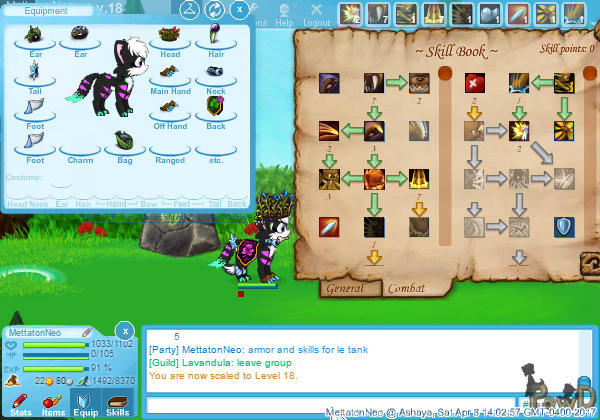This screenshot has height=420, width=600.
Task: Choose the Off Hand equipment slot
Action: tap(170, 108)
